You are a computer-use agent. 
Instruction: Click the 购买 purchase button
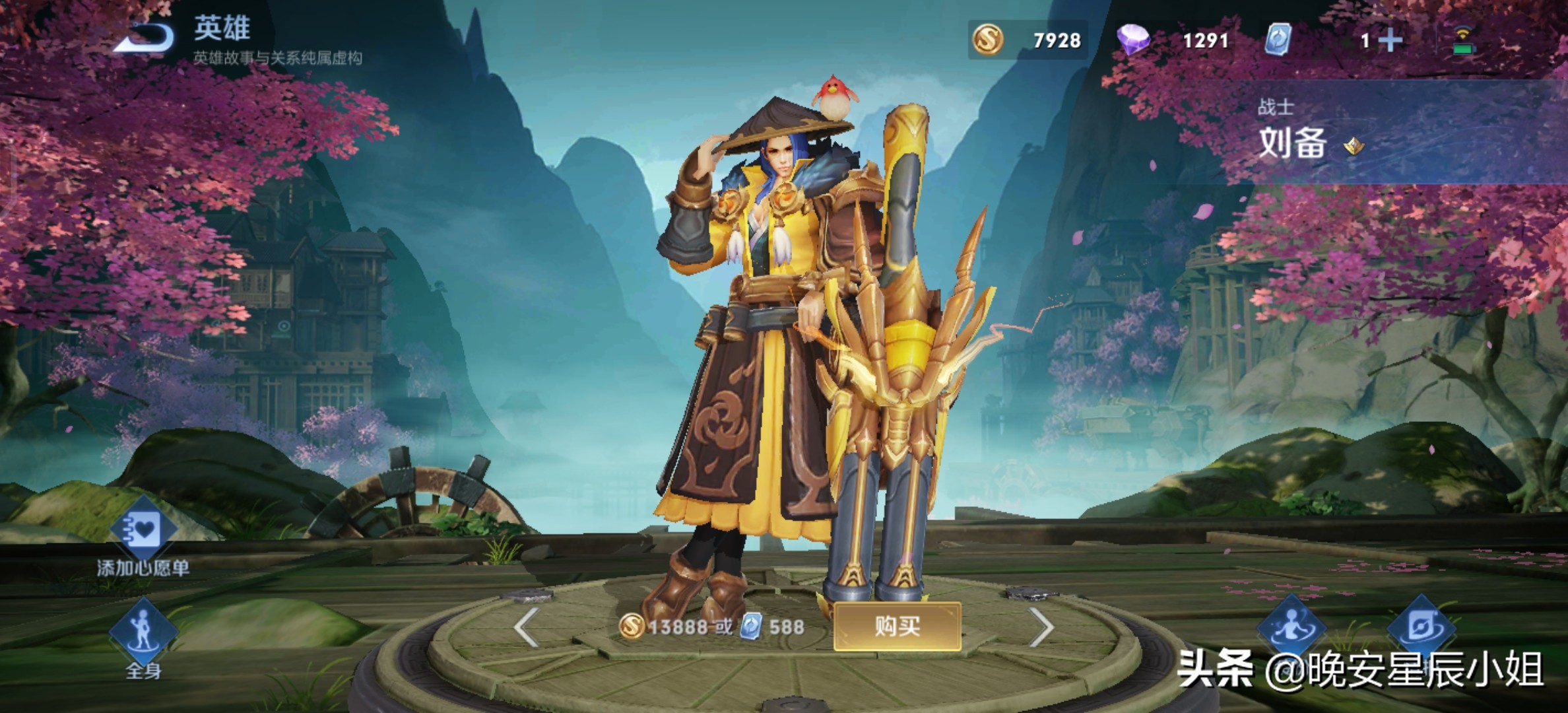pyautogui.click(x=897, y=626)
